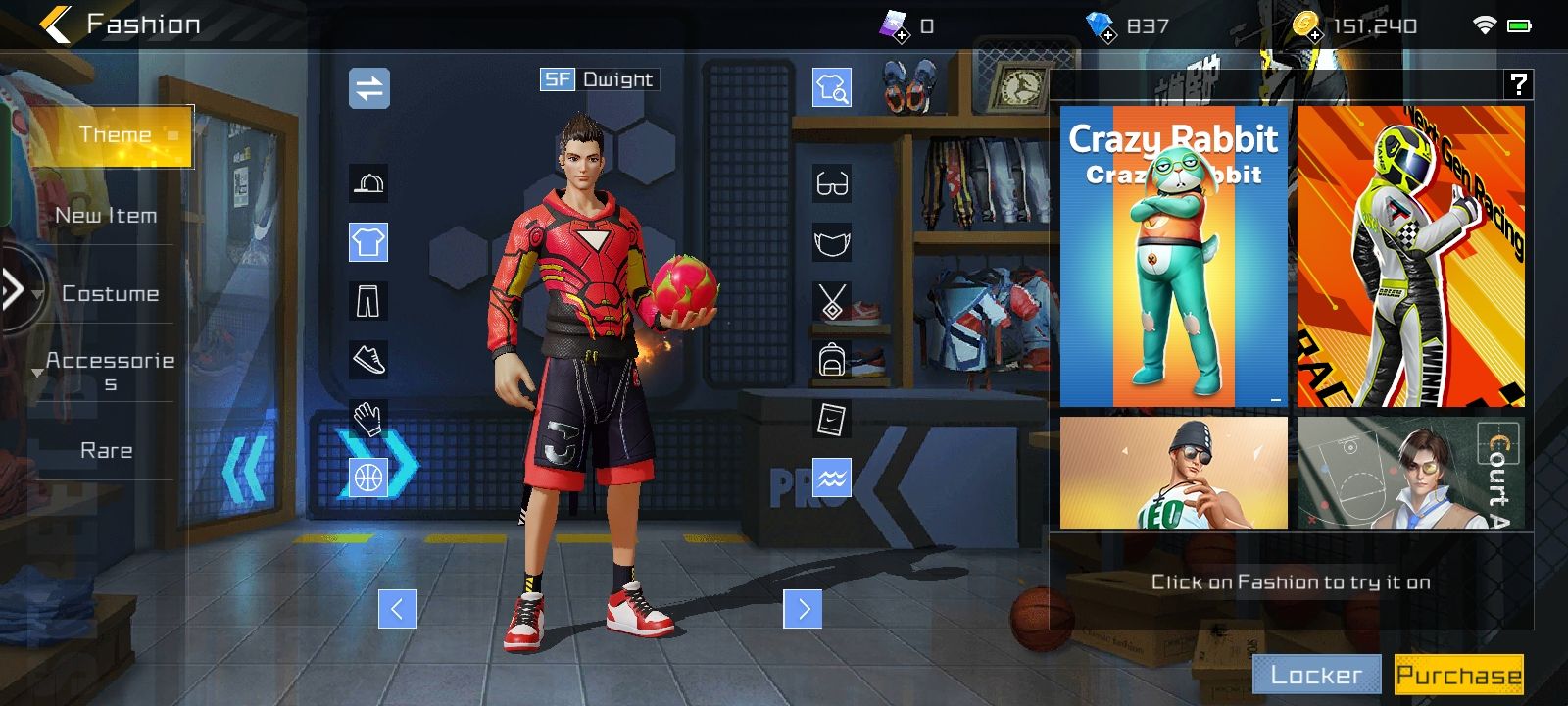Select the cap headwear slot
This screenshot has height=706, width=1568.
point(368,183)
